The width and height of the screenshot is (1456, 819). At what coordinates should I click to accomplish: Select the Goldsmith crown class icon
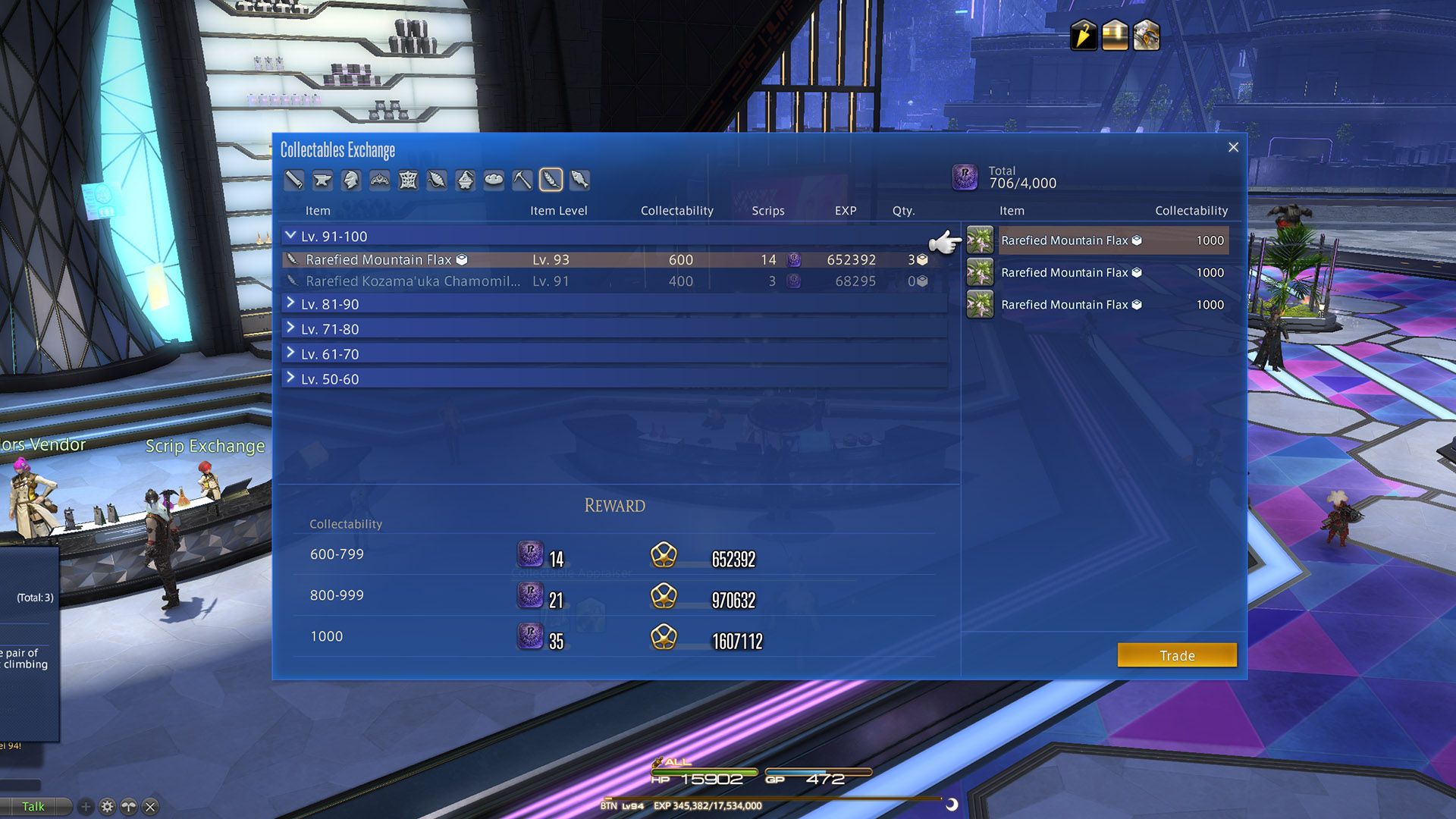pyautogui.click(x=380, y=180)
